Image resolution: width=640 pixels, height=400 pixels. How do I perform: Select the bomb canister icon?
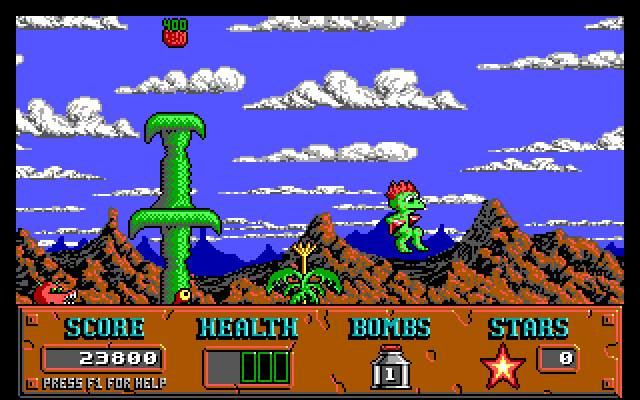[x=388, y=367]
